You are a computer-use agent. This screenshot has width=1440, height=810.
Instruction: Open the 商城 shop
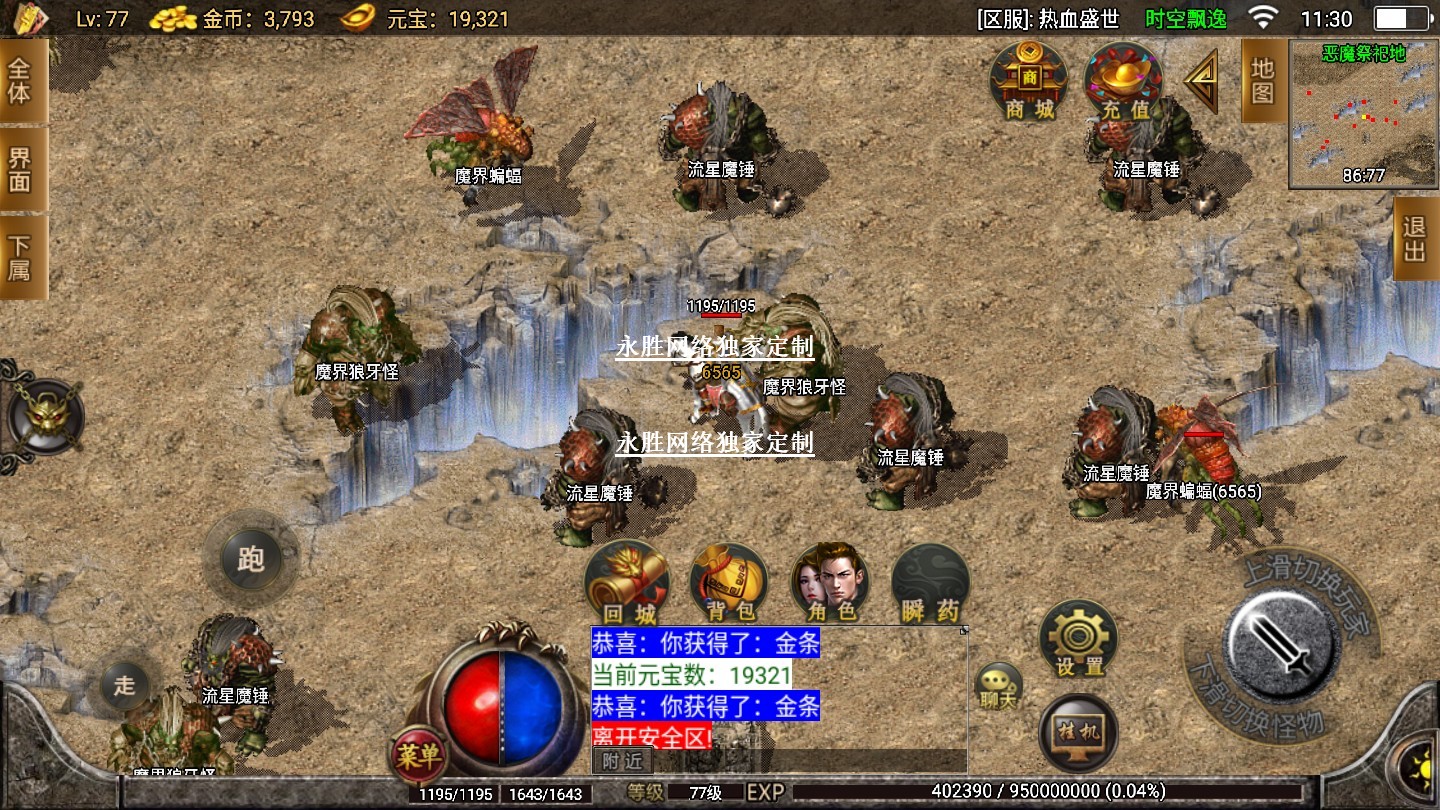1029,80
